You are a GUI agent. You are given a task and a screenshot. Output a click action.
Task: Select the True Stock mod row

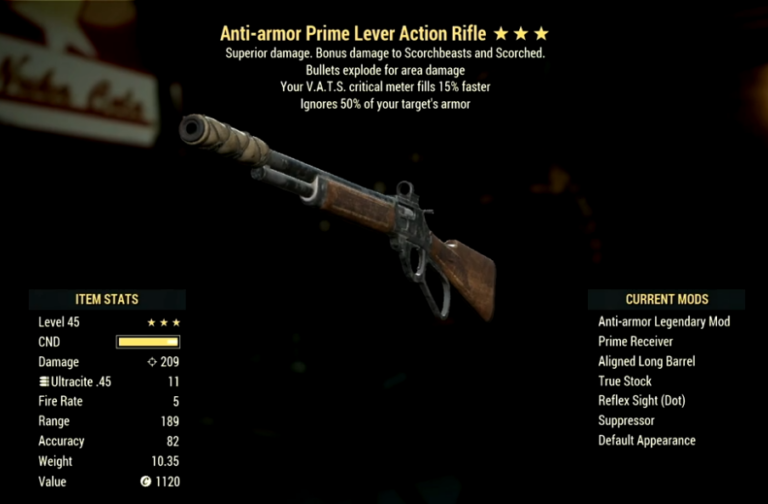point(625,381)
